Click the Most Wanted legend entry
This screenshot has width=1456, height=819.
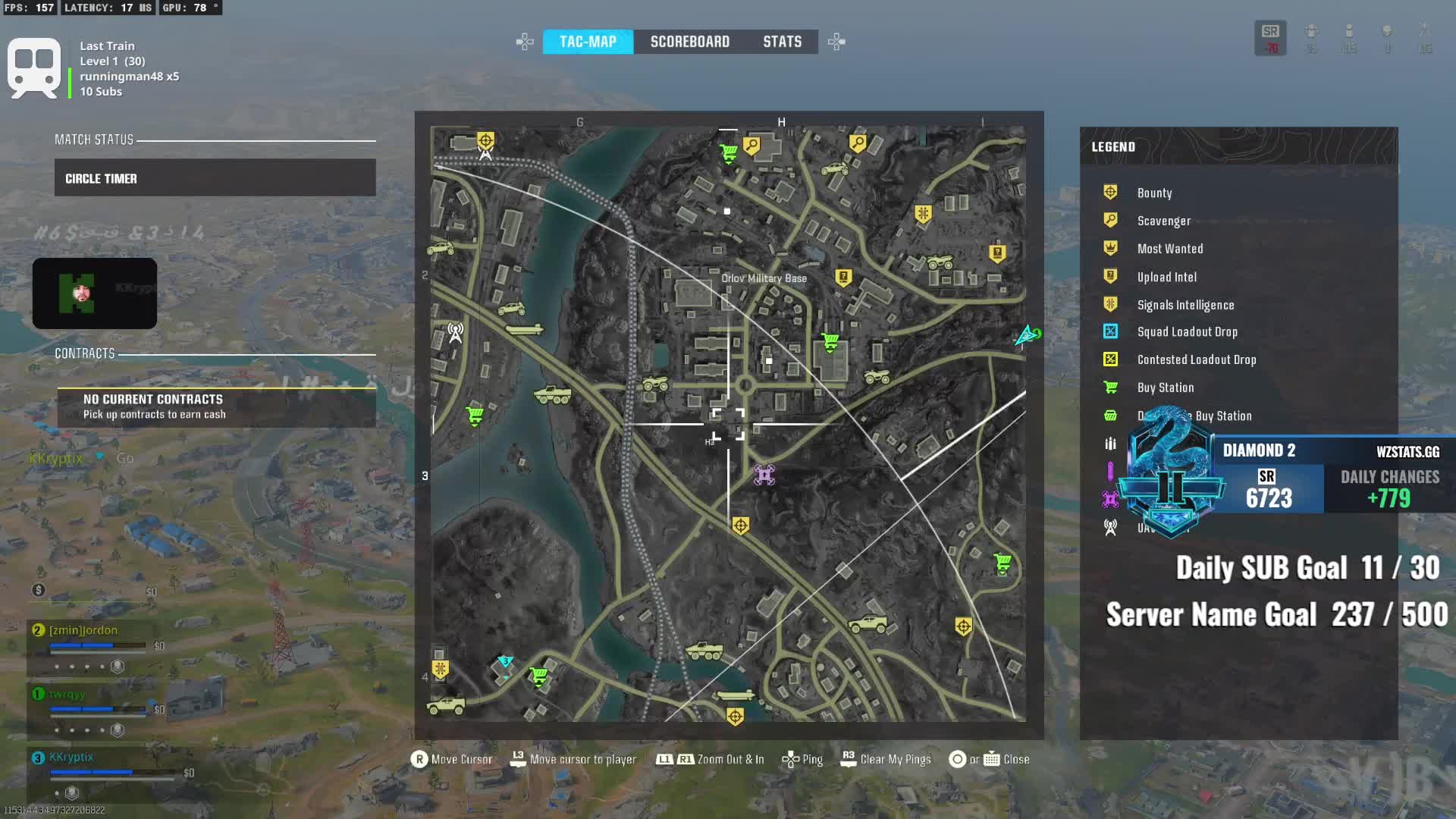1169,249
